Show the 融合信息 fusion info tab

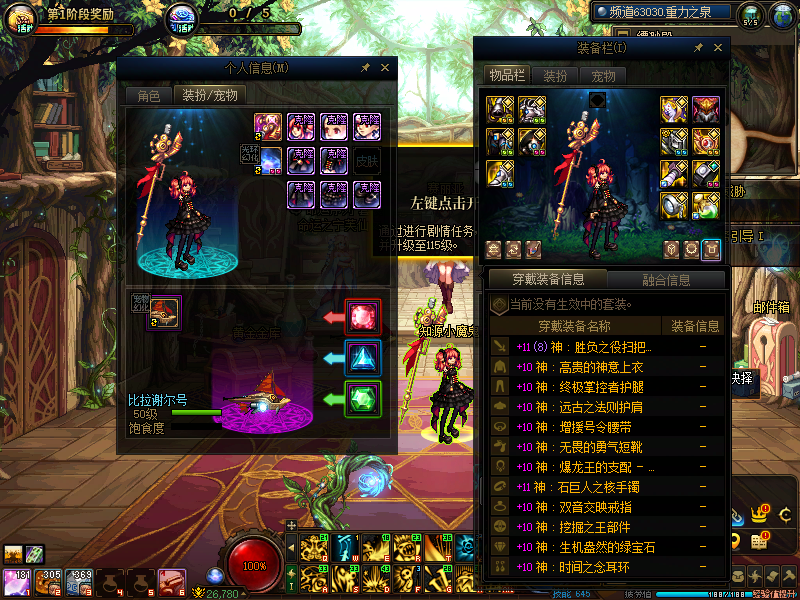click(x=664, y=280)
